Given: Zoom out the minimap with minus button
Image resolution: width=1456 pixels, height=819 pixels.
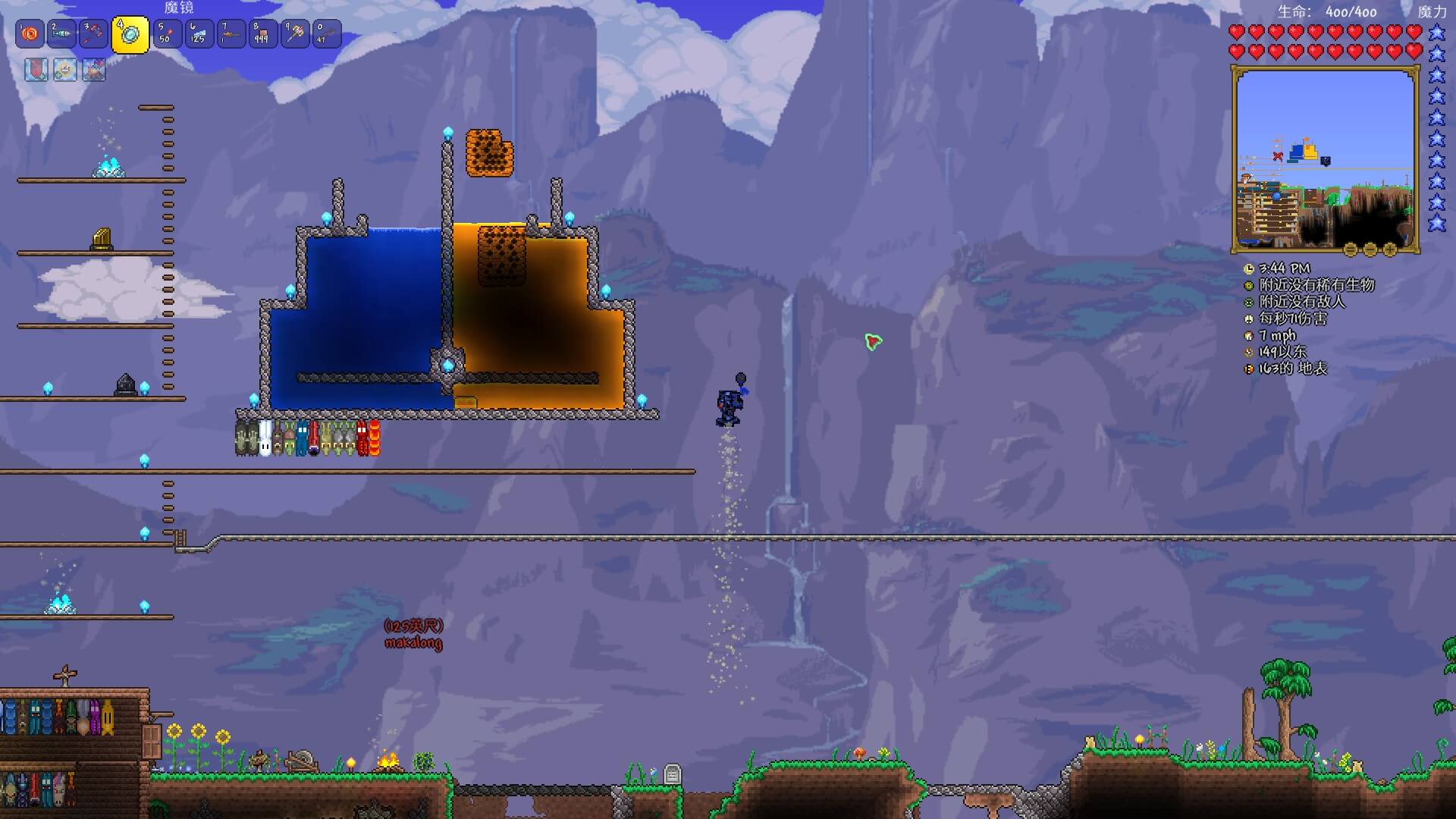Looking at the screenshot, I should click(x=1370, y=249).
